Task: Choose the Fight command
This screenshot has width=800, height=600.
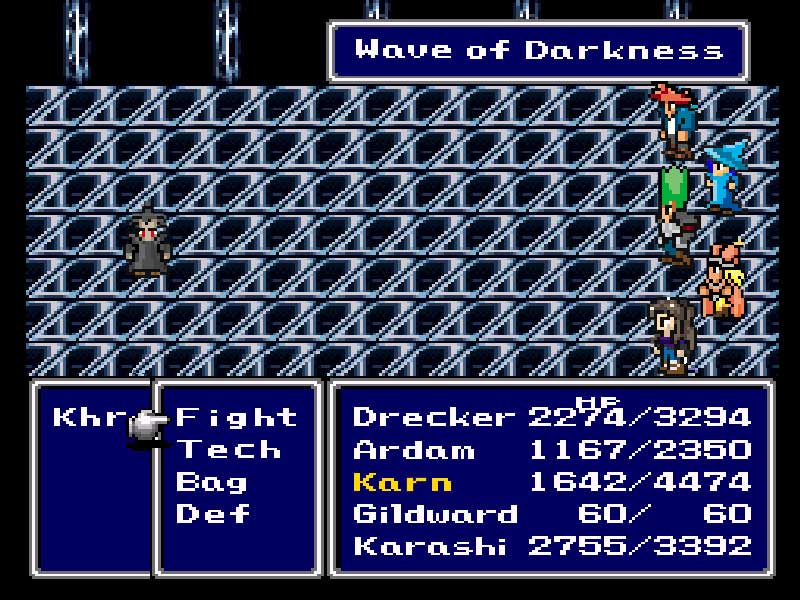Action: tap(236, 417)
